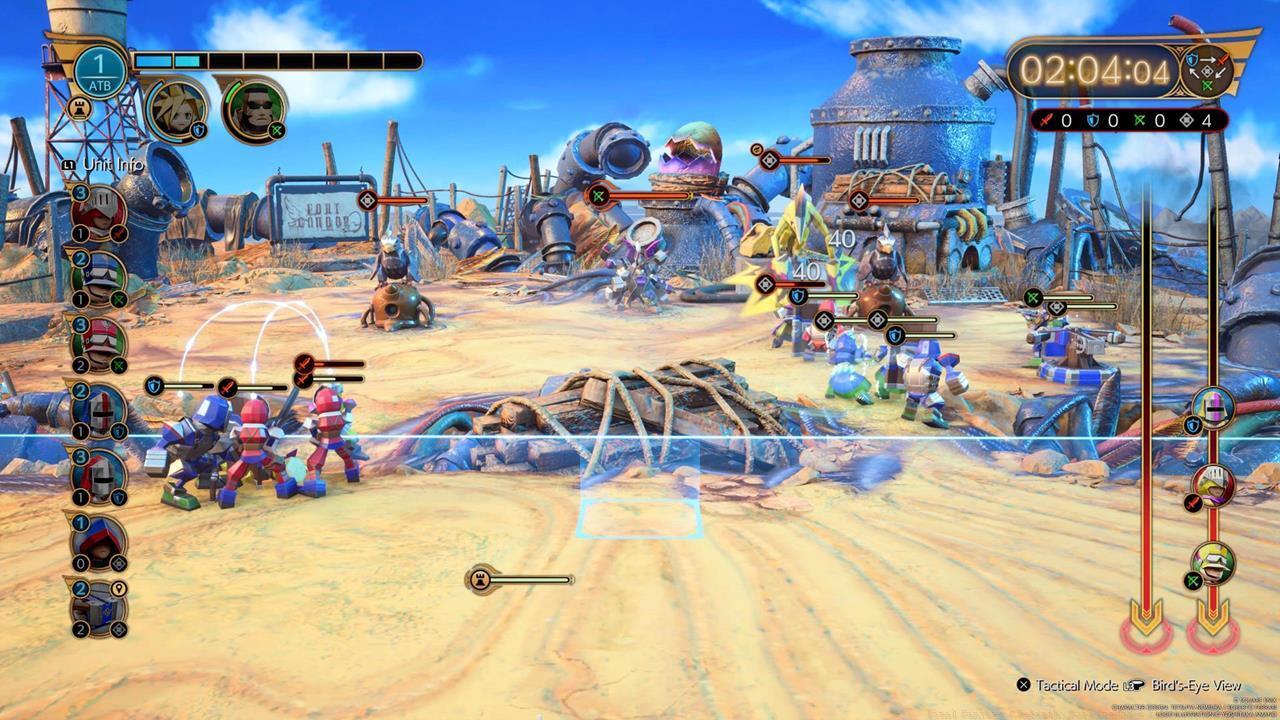Click the shield badge on the top enemy lane portrait
The width and height of the screenshot is (1280, 720).
[x=1193, y=425]
